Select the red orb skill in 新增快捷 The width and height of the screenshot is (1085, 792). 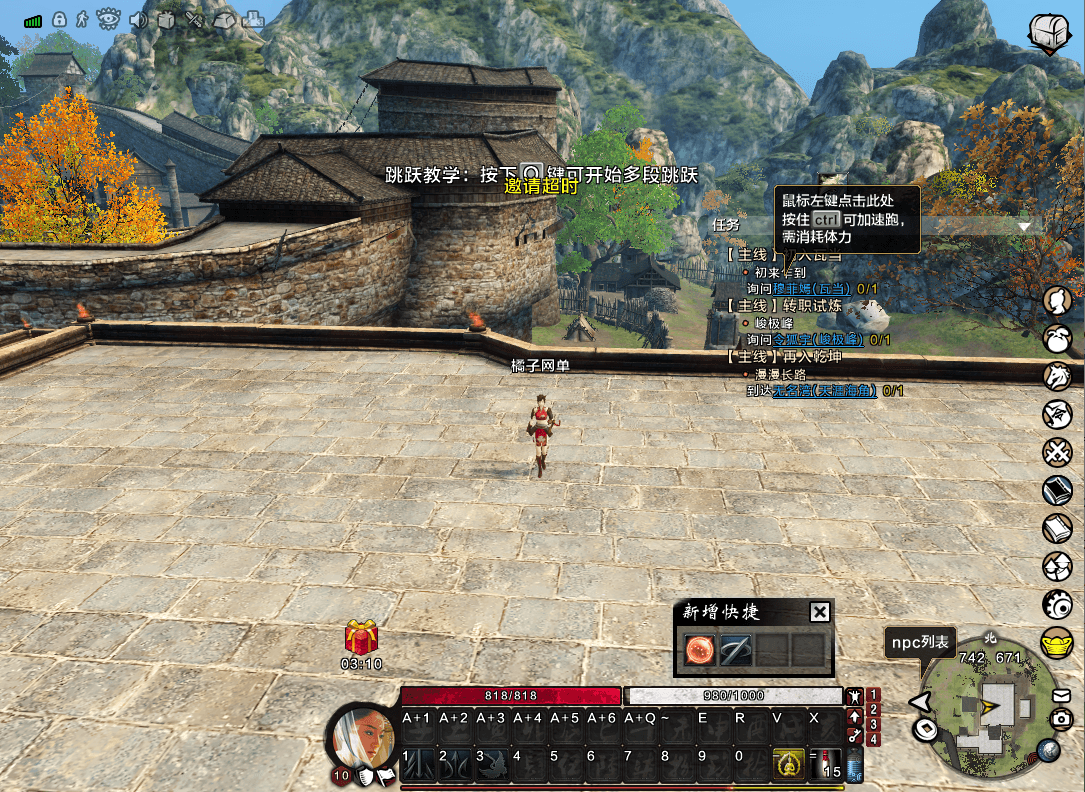click(698, 651)
